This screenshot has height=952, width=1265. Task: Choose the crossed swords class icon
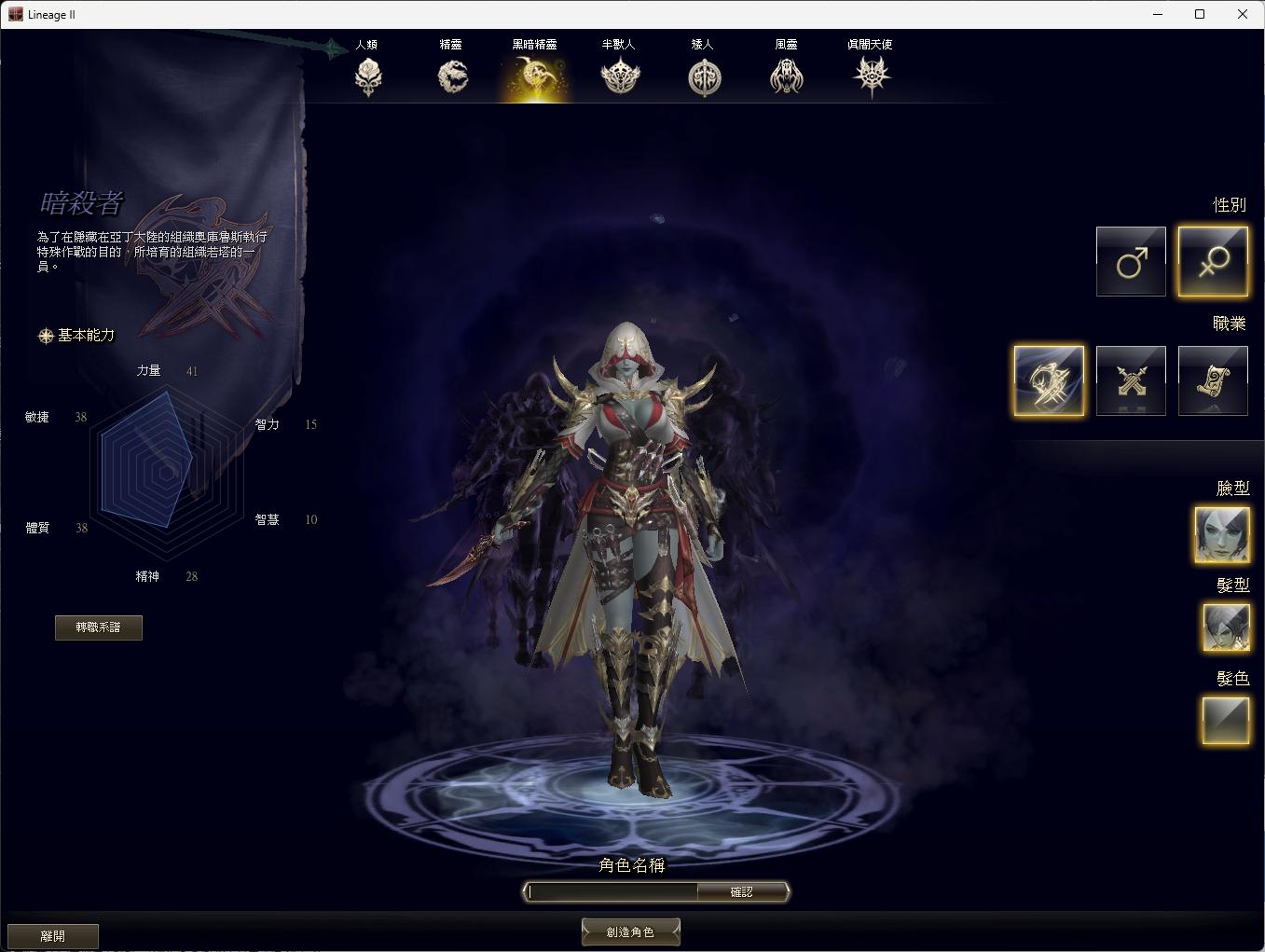1131,380
